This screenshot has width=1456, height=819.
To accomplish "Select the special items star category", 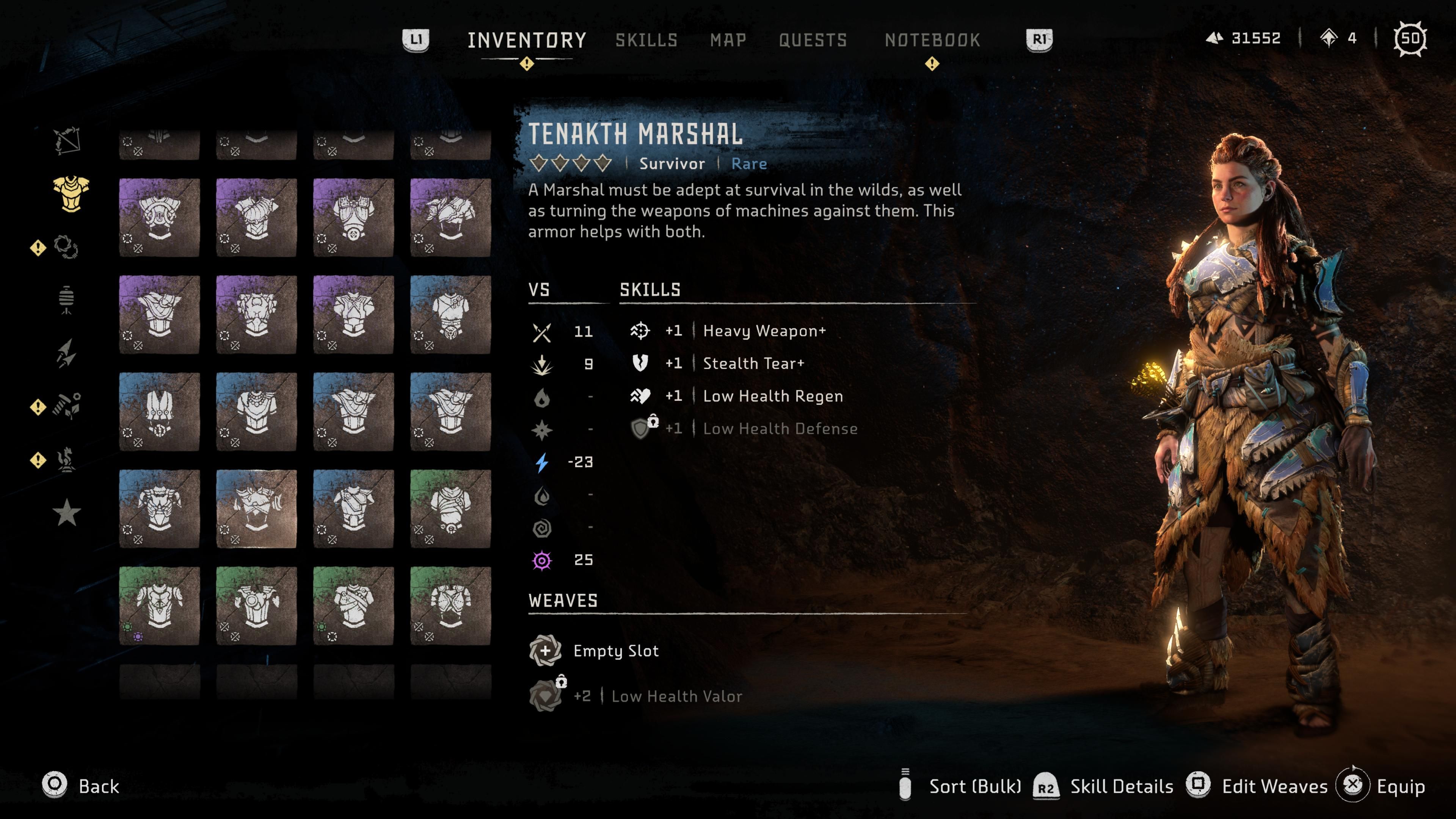I will point(67,511).
